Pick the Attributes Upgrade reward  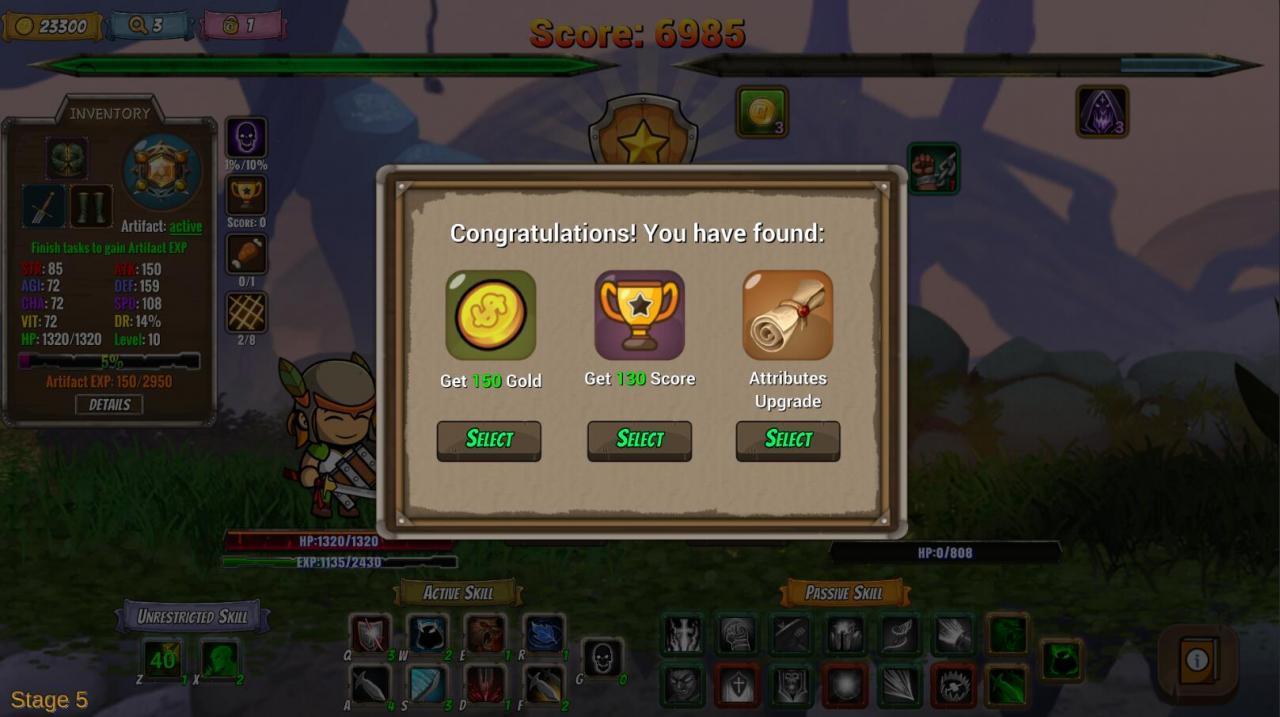click(x=788, y=440)
